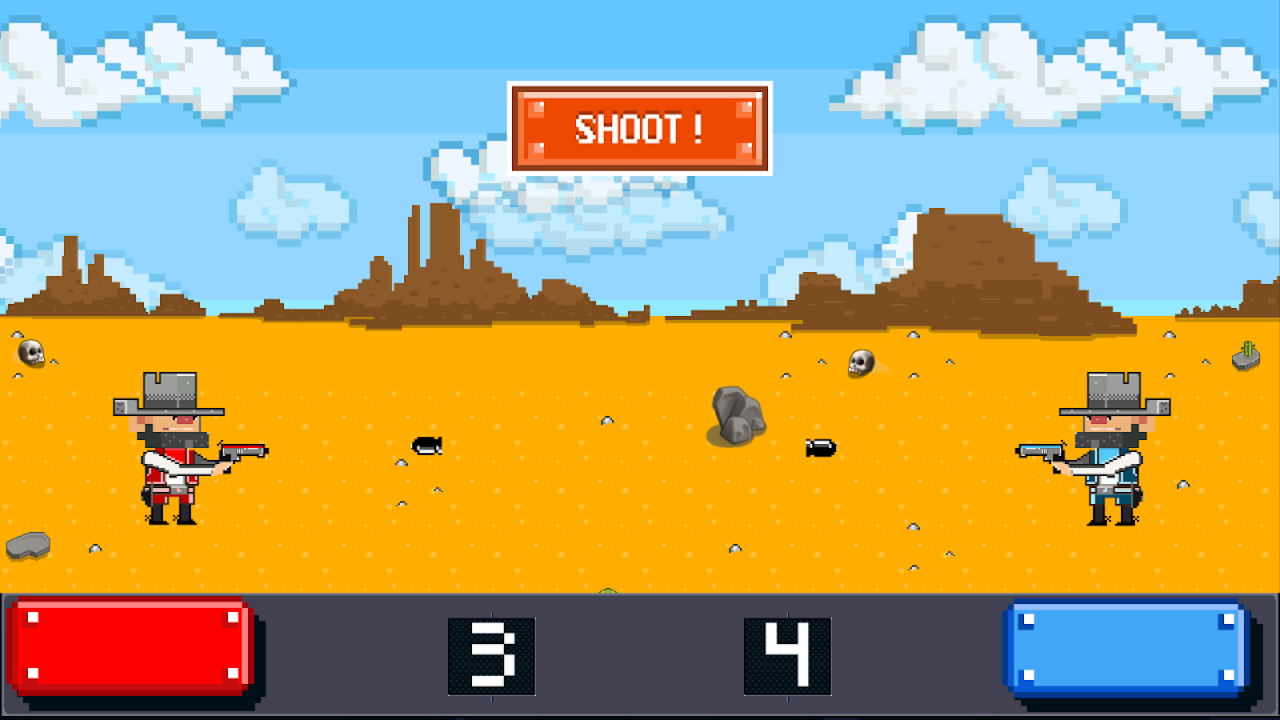Tap the blue cowboy's hat
This screenshot has height=720, width=1280.
click(1110, 390)
